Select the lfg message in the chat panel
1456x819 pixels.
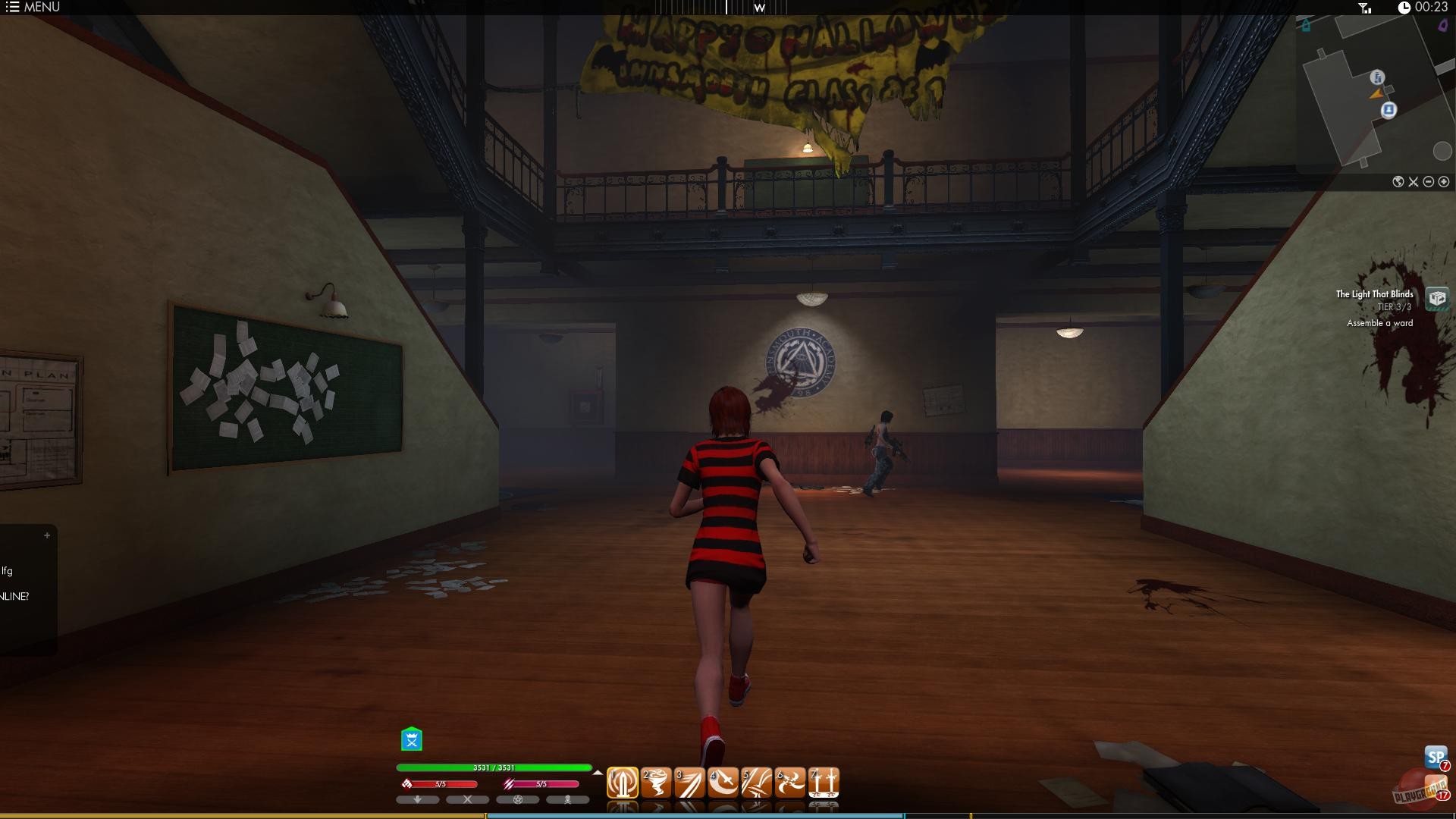tap(9, 570)
